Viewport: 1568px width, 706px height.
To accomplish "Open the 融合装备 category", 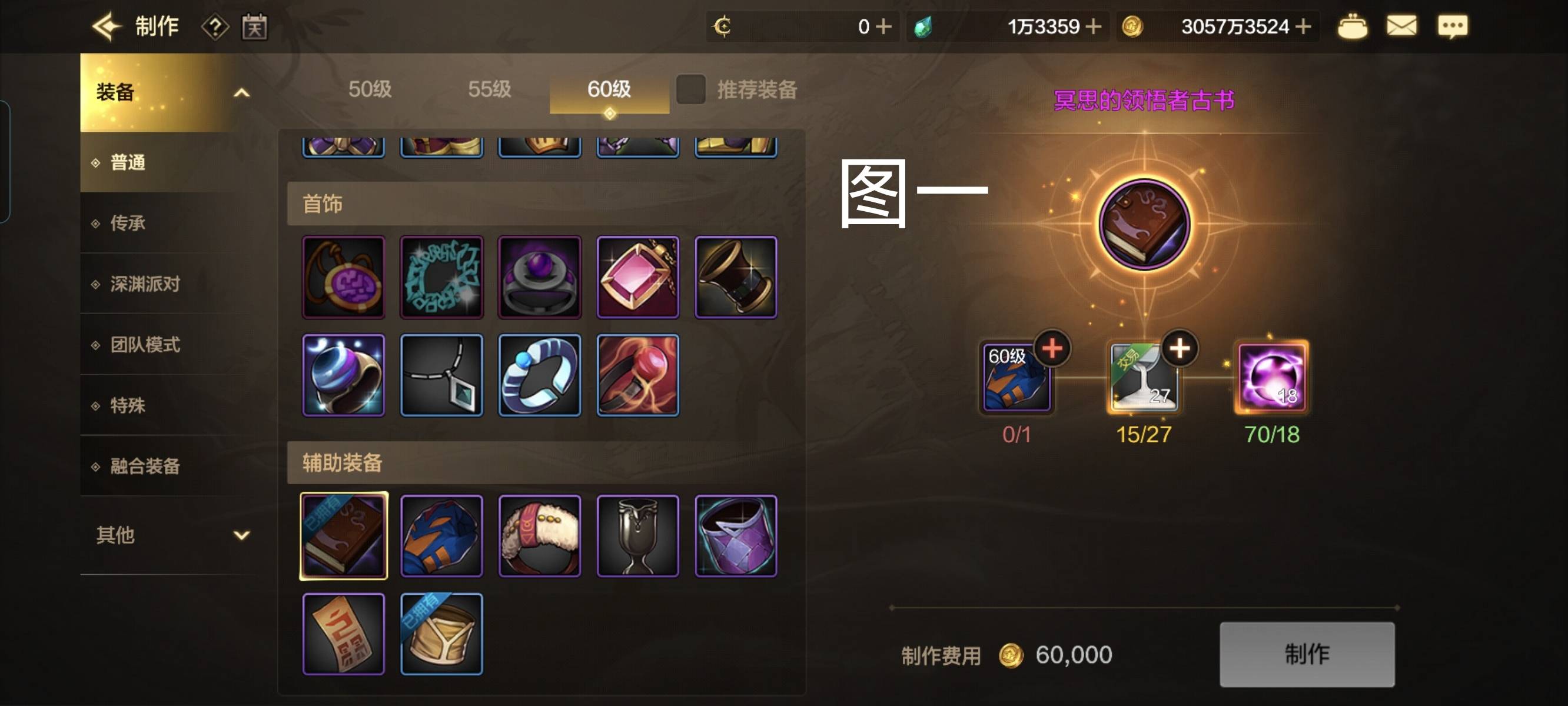I will [x=145, y=467].
